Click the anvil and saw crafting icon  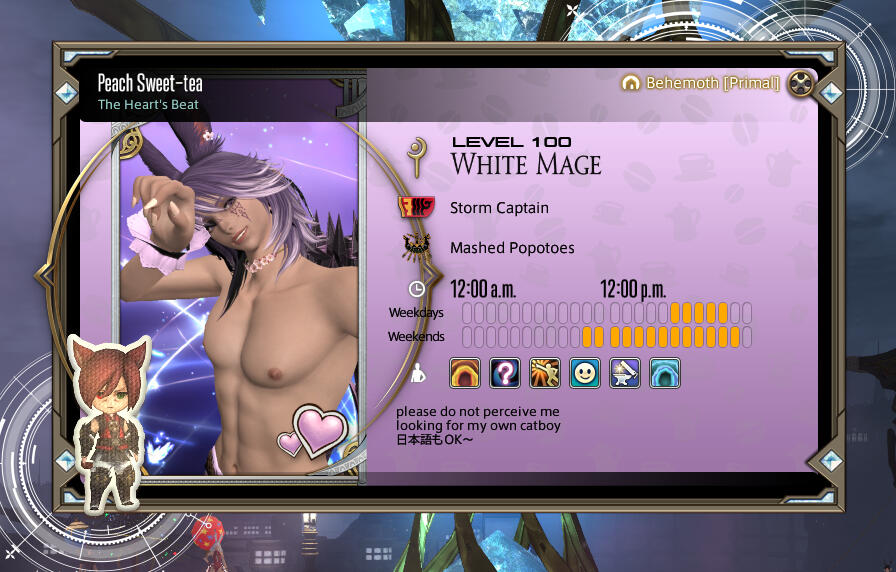coord(625,373)
